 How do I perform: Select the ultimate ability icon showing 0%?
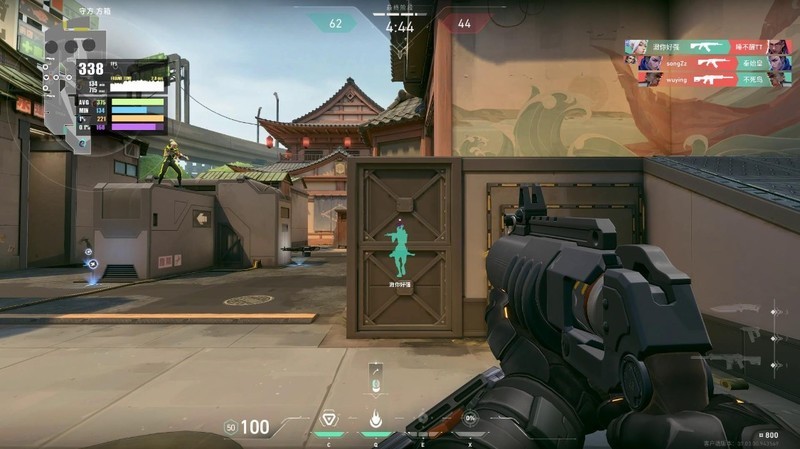pyautogui.click(x=469, y=419)
